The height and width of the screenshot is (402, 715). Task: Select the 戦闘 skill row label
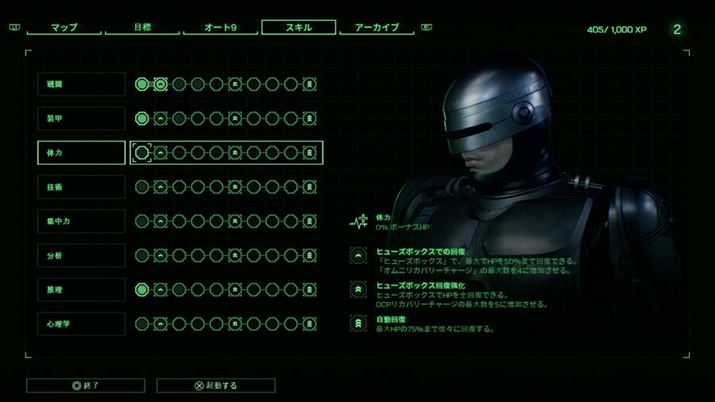(81, 84)
